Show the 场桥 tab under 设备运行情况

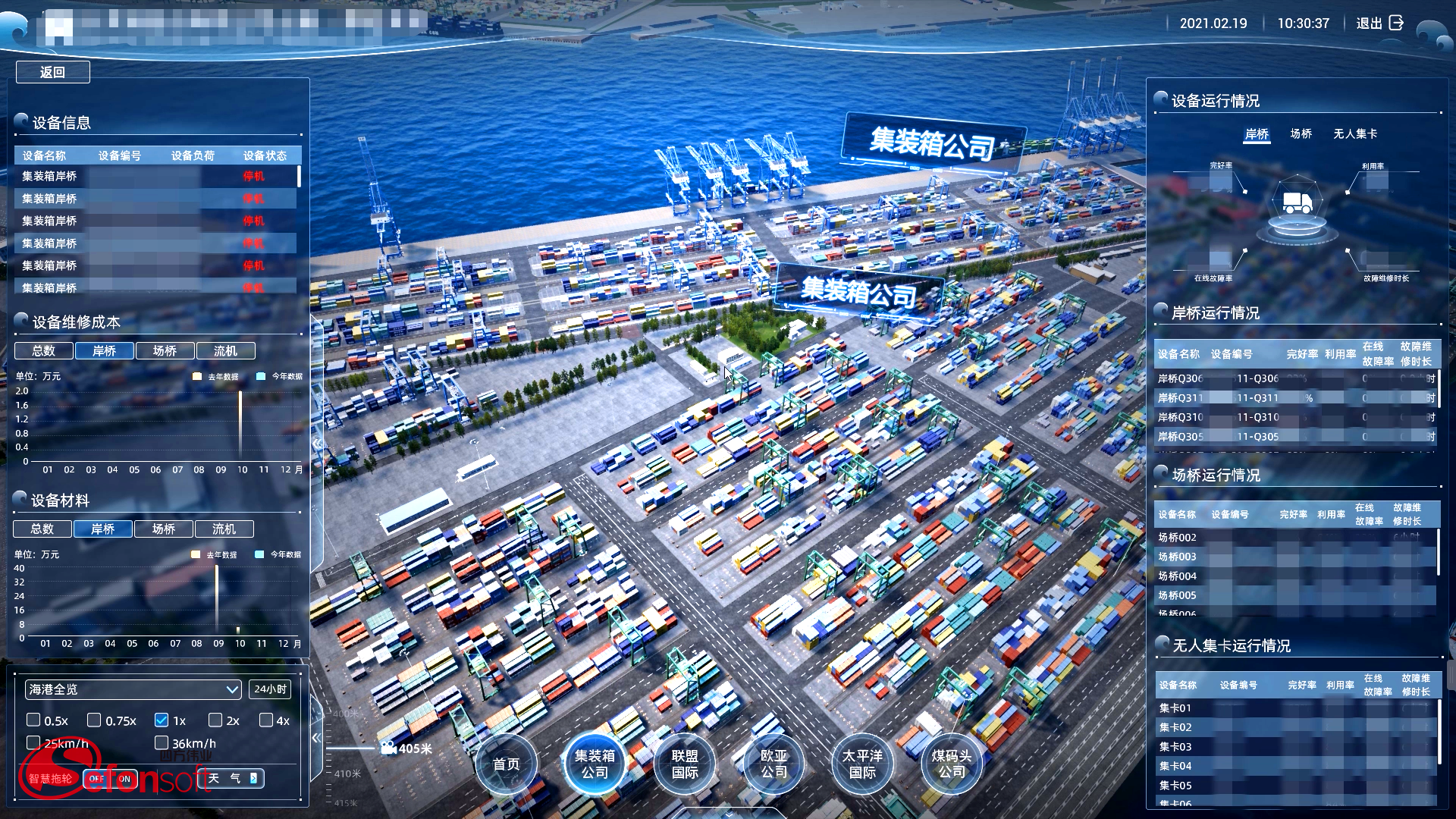[1301, 133]
